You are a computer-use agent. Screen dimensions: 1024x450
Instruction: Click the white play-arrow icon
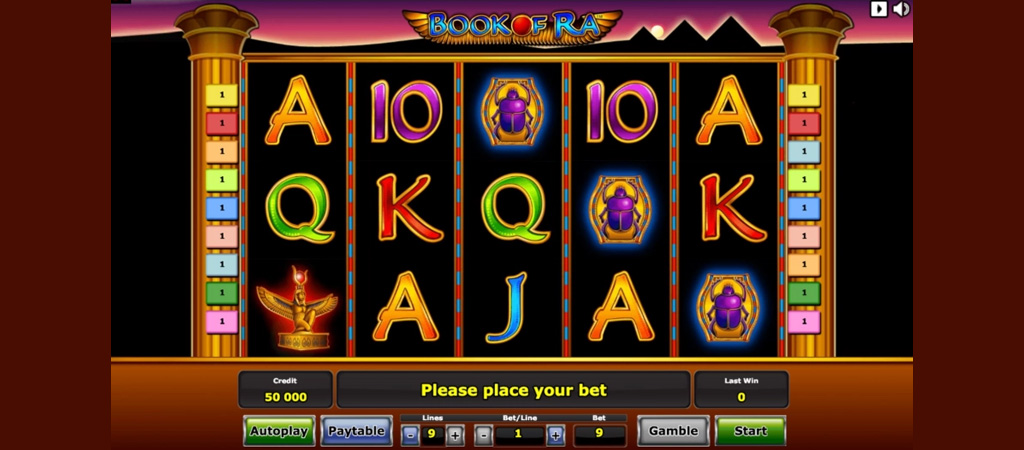coord(879,9)
